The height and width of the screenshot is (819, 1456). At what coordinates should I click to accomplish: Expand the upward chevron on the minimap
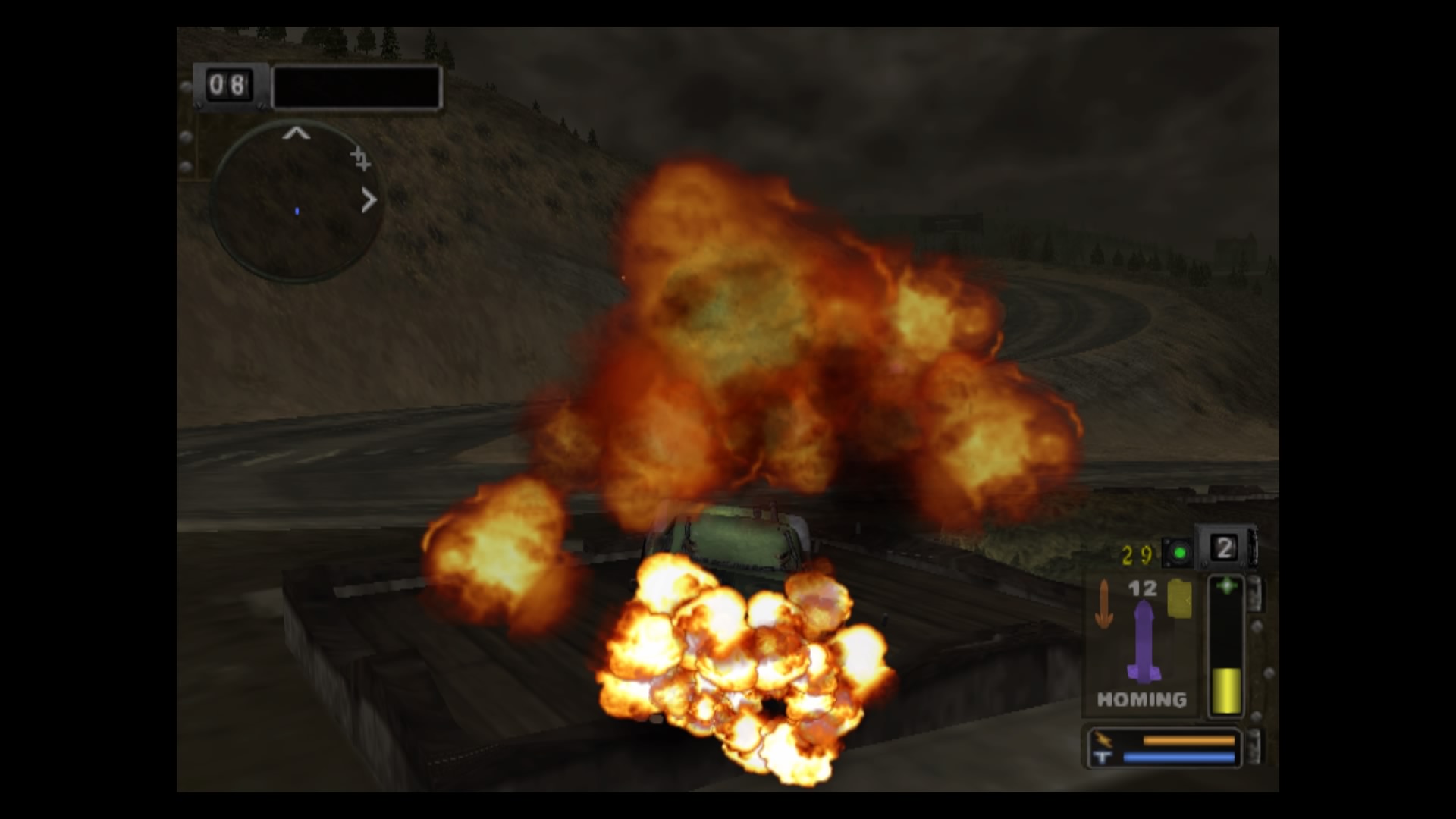tap(297, 134)
